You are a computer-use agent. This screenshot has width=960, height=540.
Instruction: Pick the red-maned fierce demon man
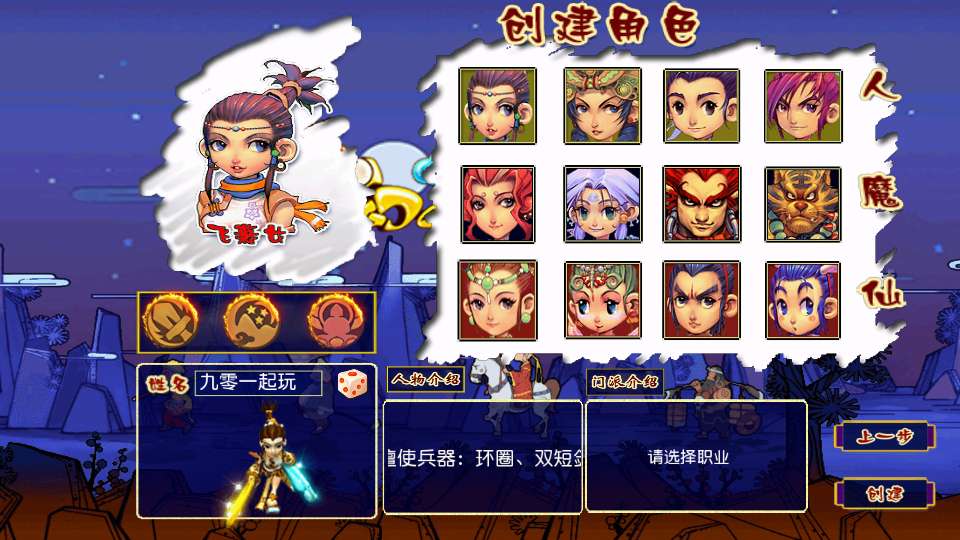(x=701, y=204)
